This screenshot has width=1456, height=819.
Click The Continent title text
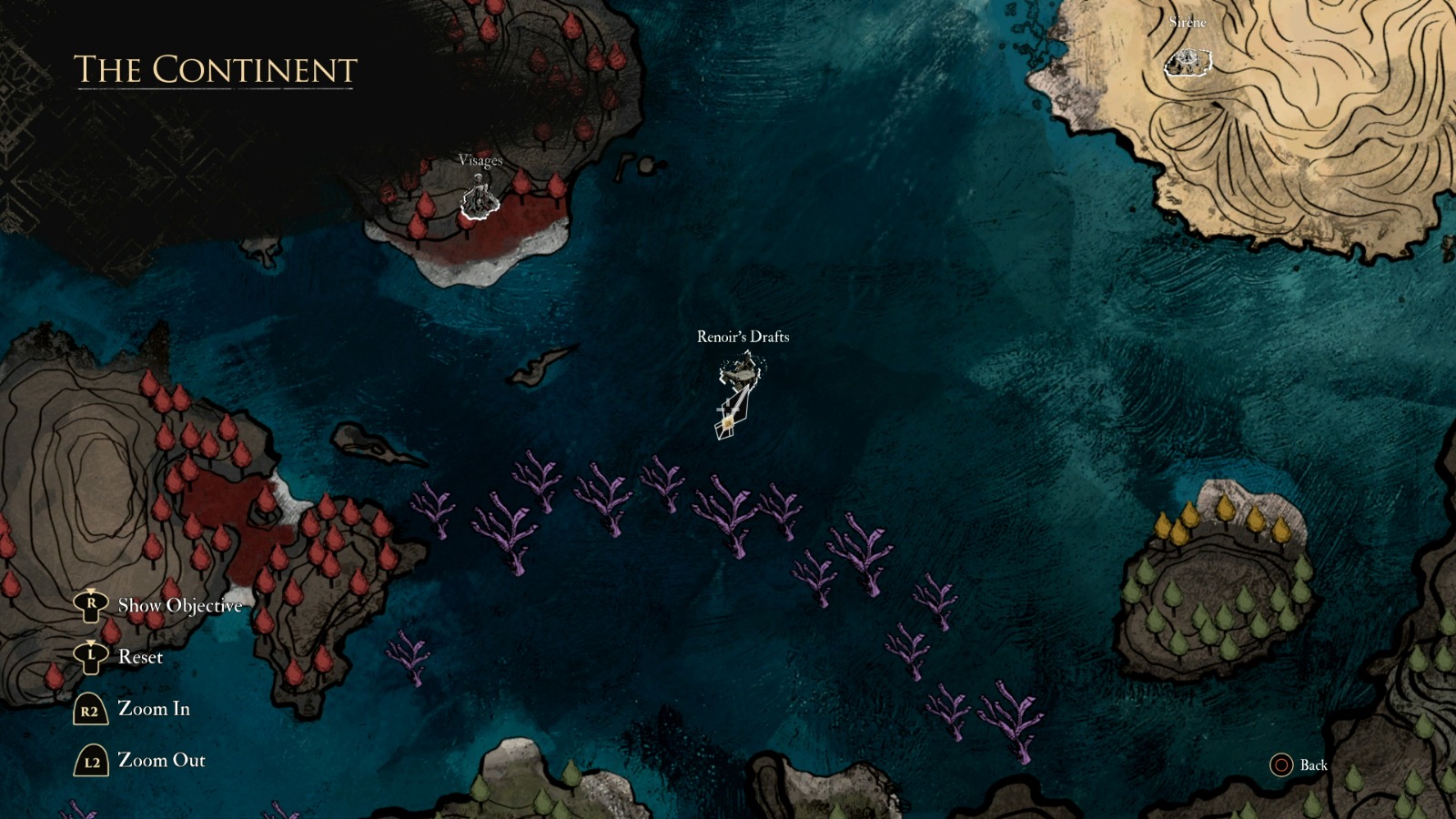click(215, 71)
